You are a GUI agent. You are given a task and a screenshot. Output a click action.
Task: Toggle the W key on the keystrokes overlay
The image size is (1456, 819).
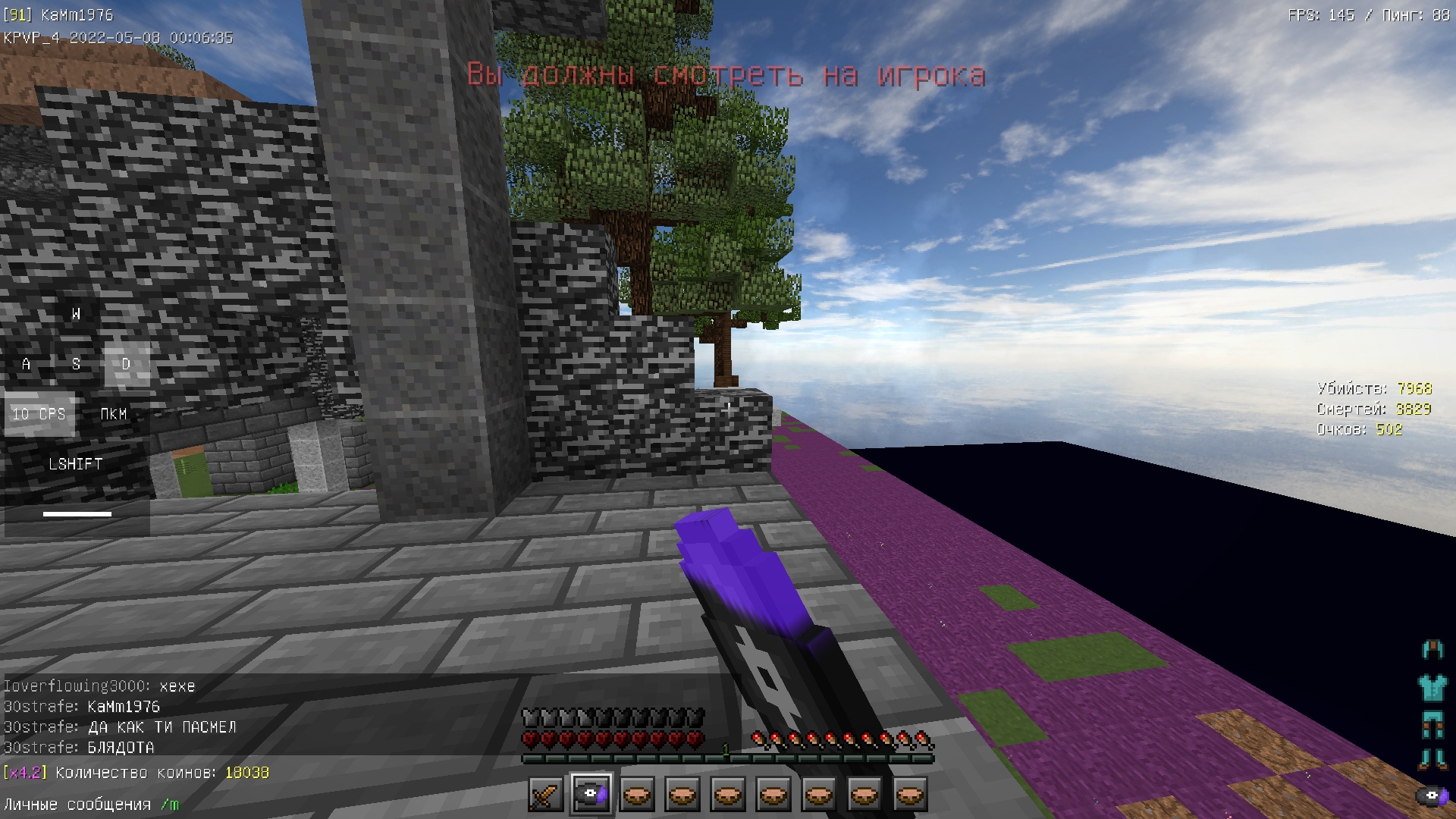point(75,314)
